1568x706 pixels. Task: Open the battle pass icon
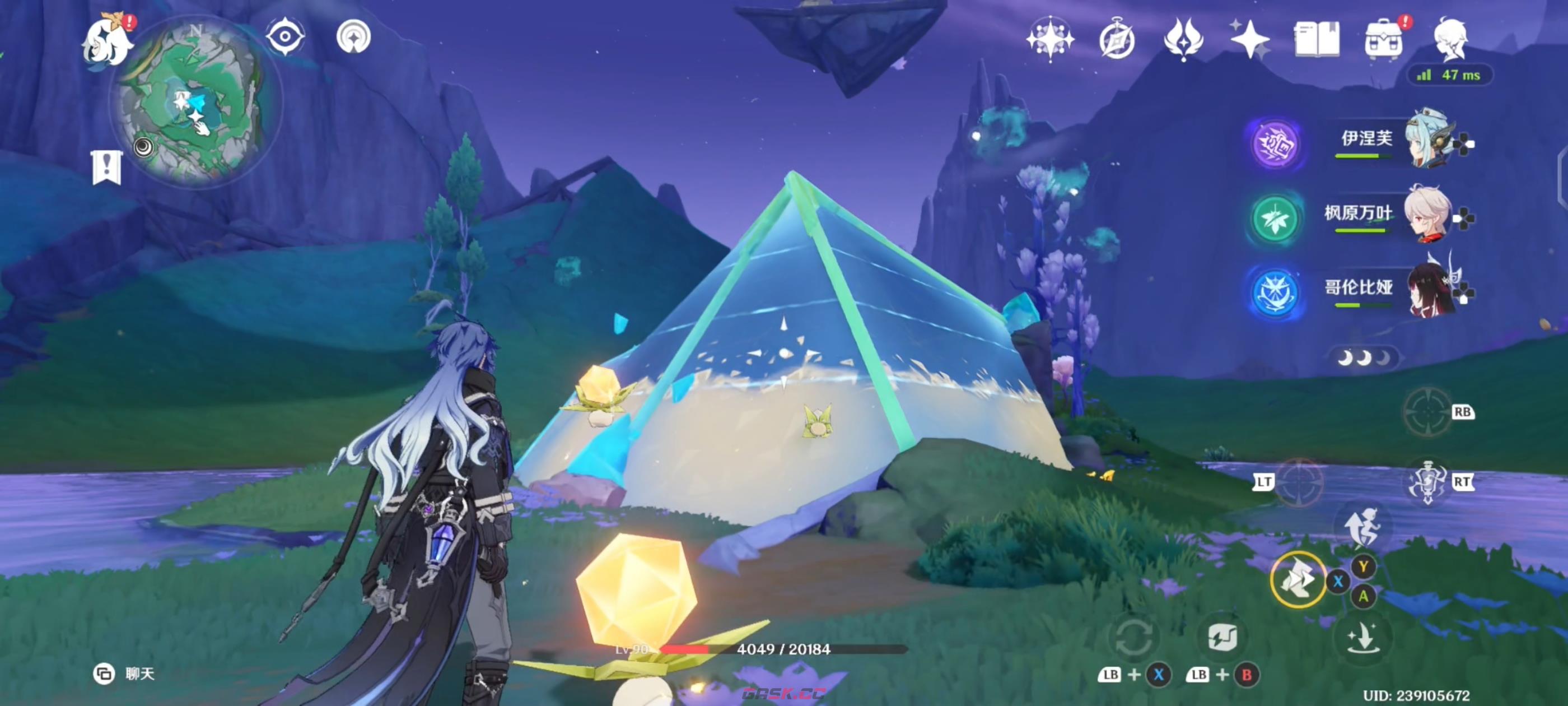(x=1183, y=40)
